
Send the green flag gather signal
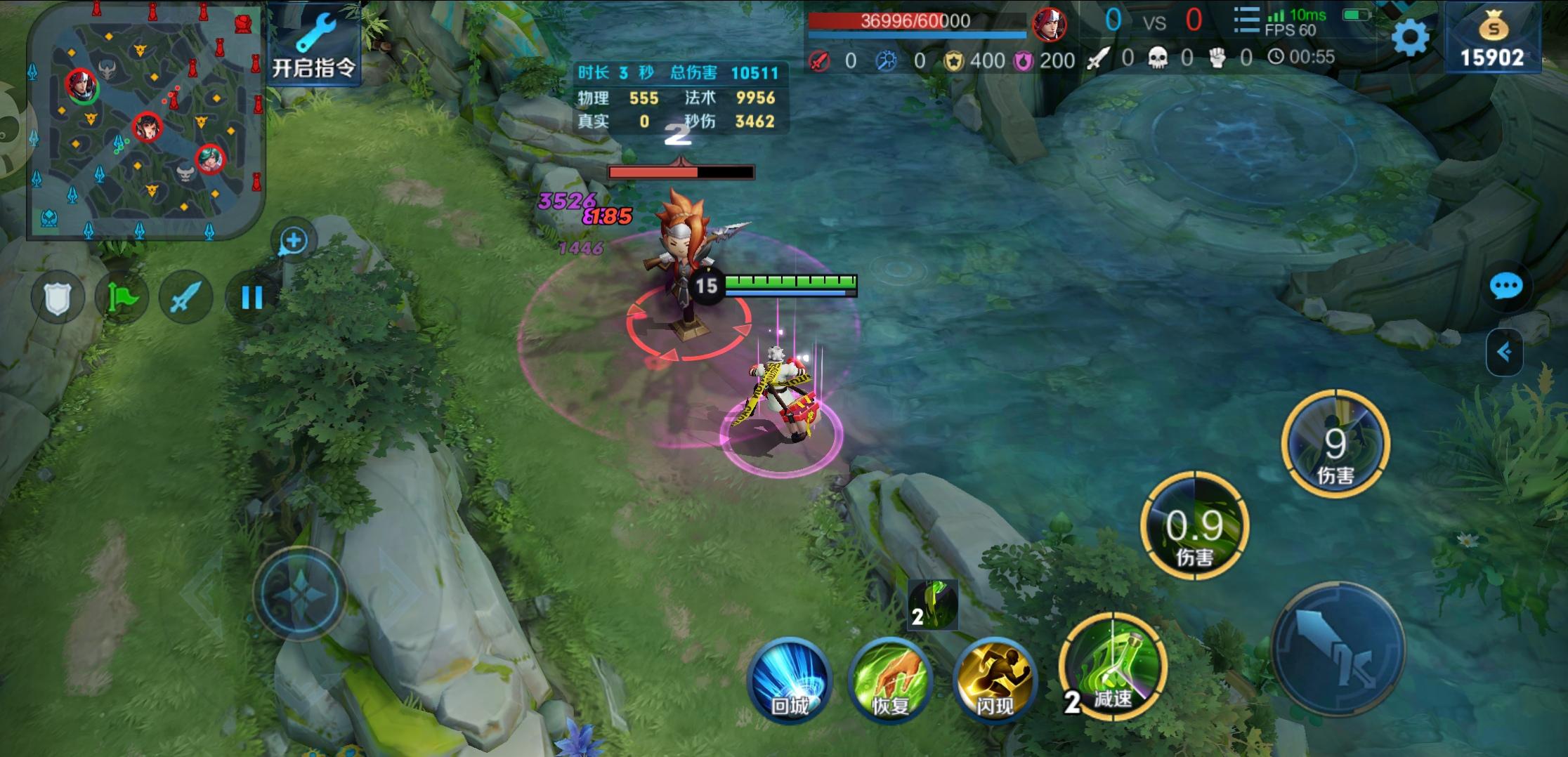122,298
